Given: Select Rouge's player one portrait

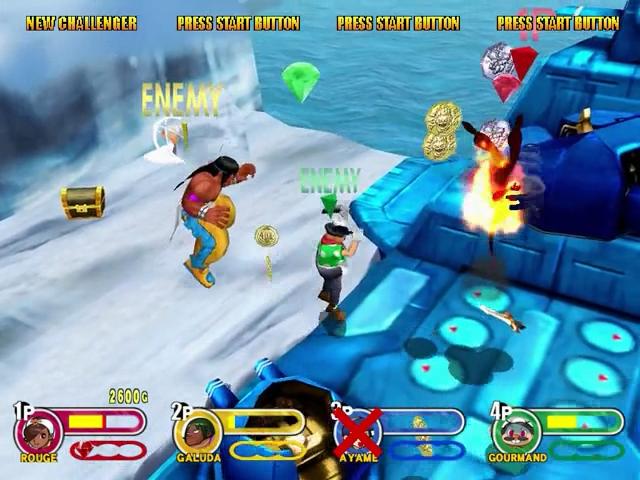Looking at the screenshot, I should pos(38,432).
